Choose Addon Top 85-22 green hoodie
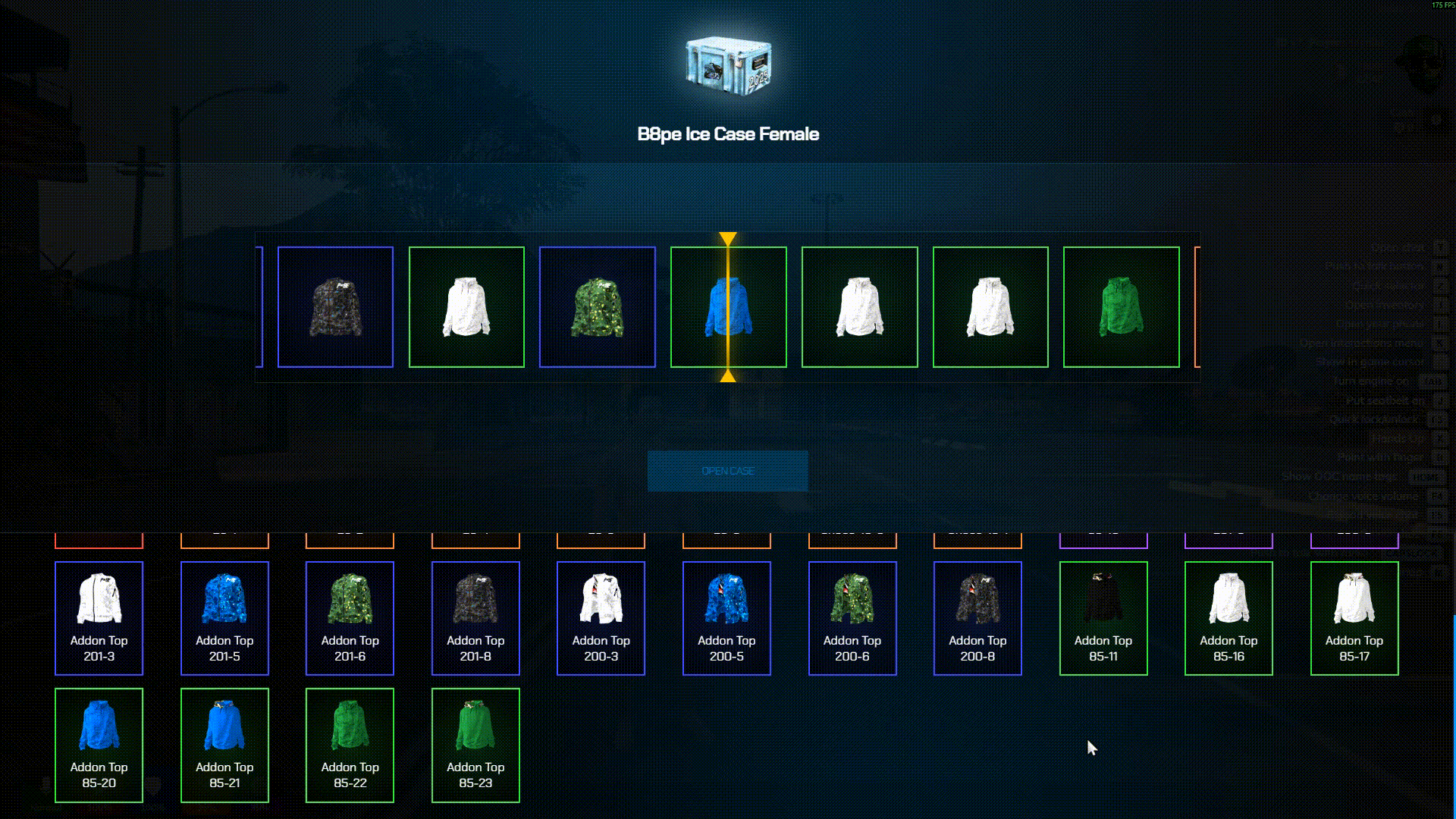 tap(350, 745)
